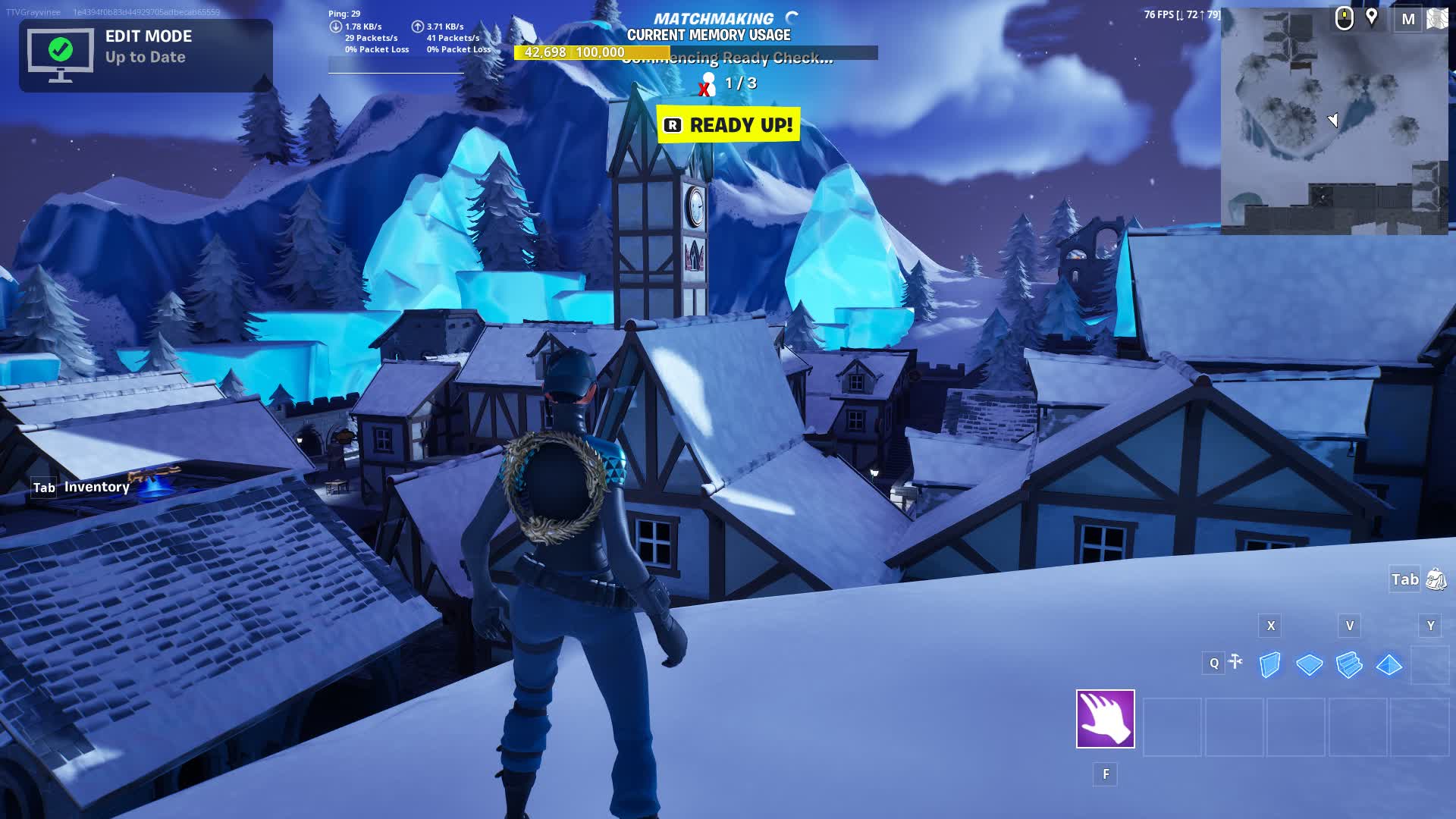Open the Inventory via the Tab label
Screen dimensions: 1456x819
pyautogui.click(x=43, y=488)
